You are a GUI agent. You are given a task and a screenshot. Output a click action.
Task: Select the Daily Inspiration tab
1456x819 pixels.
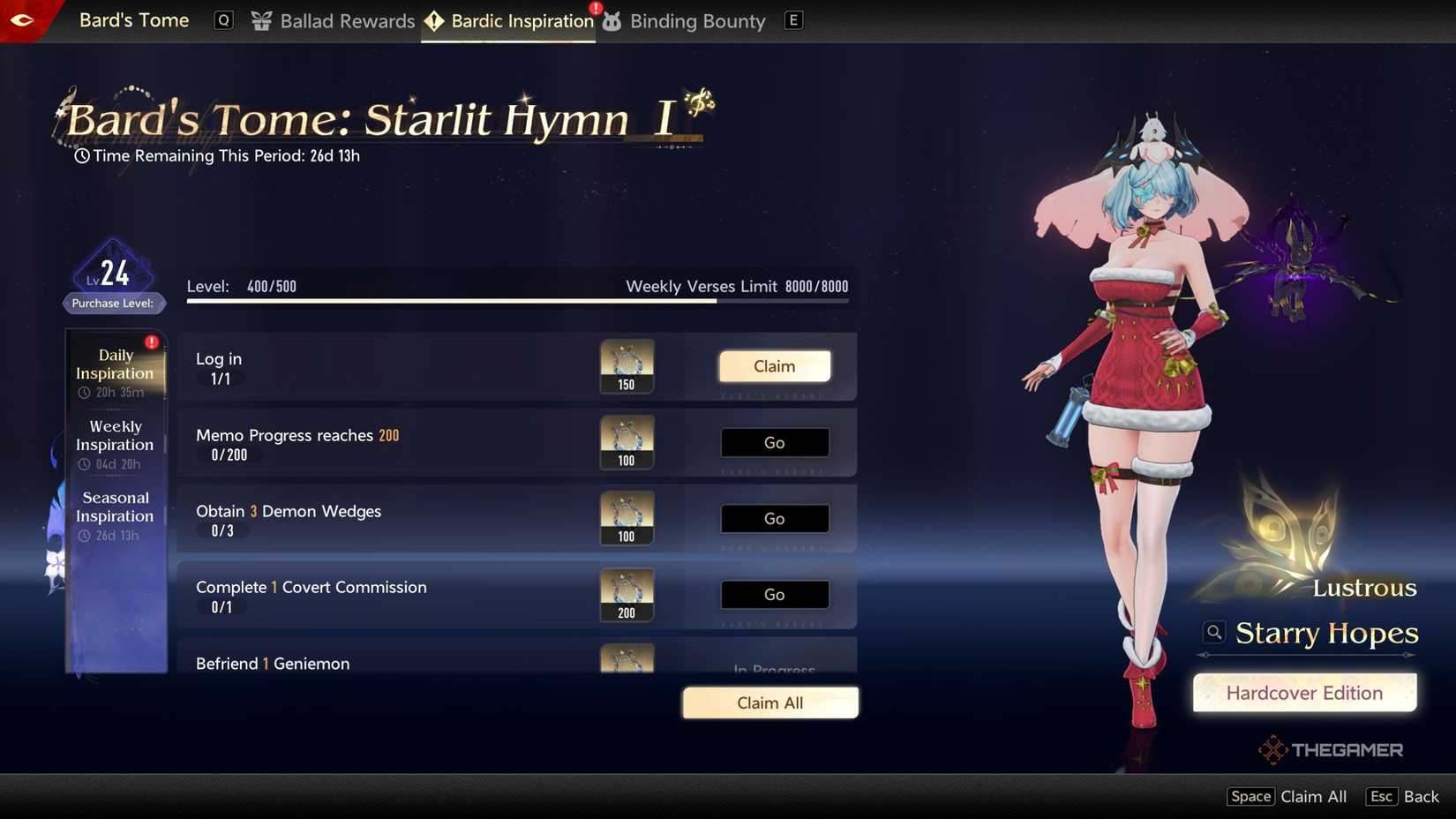pos(114,364)
